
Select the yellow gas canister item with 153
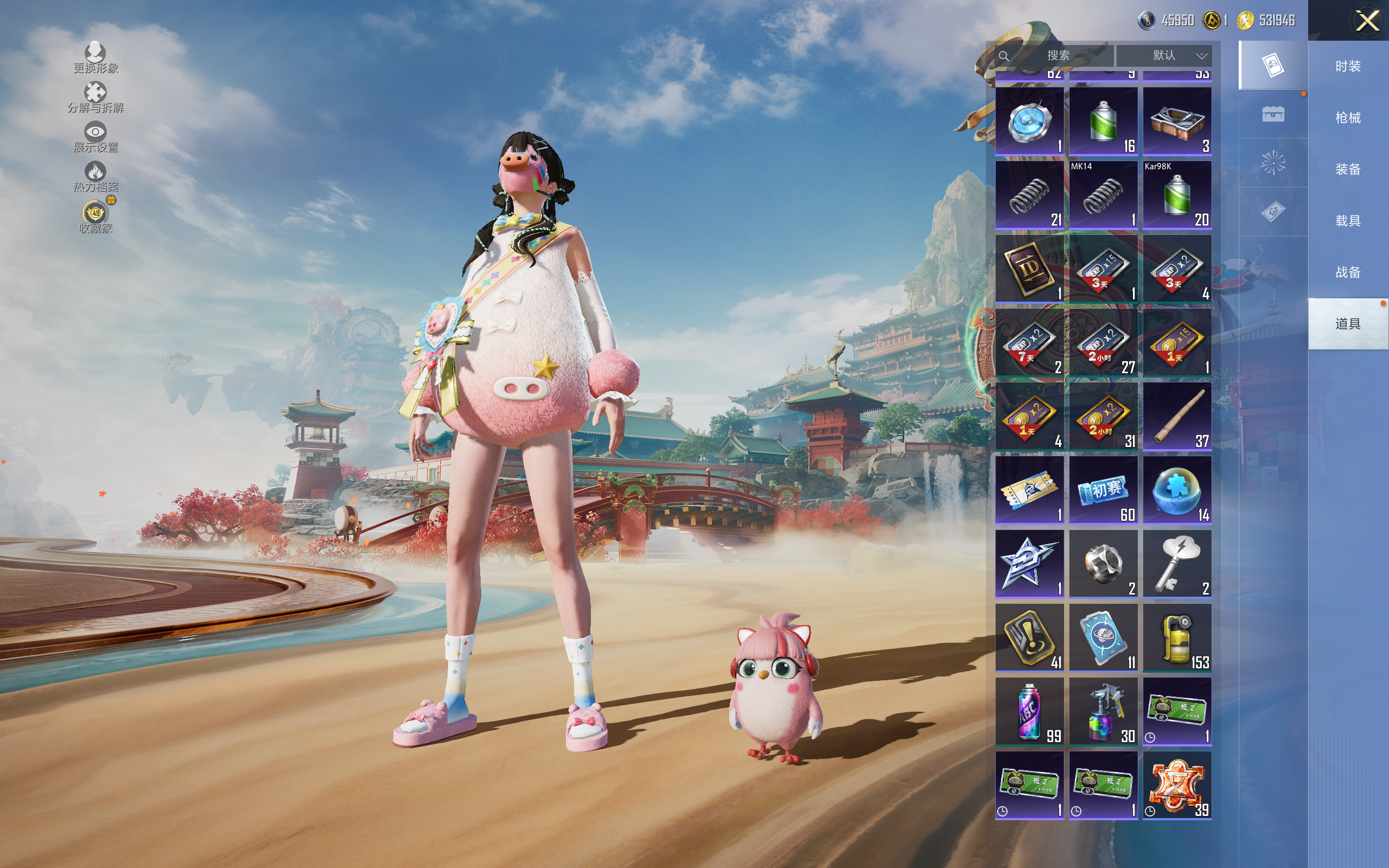(x=1177, y=637)
